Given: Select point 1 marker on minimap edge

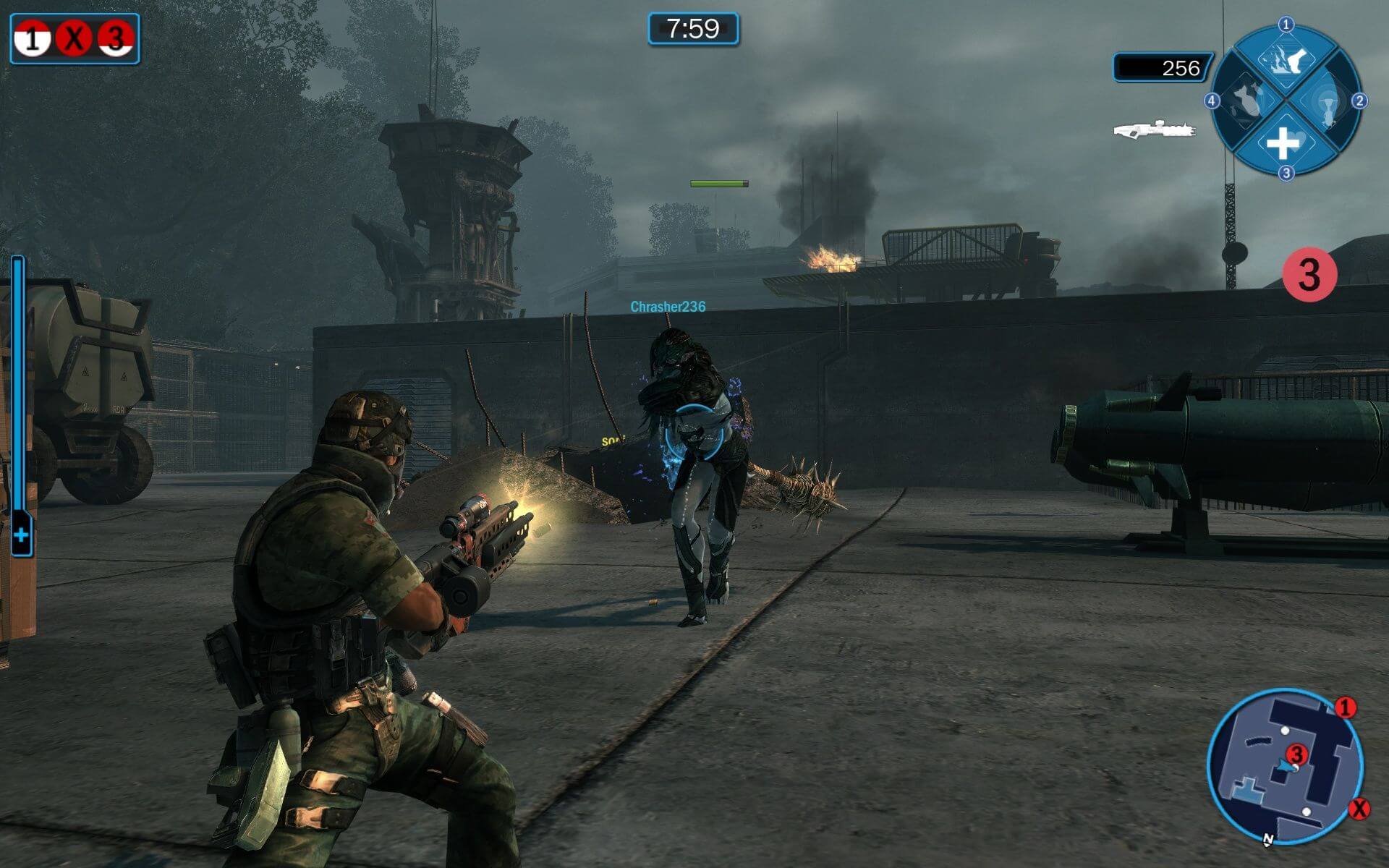Looking at the screenshot, I should tap(1345, 707).
